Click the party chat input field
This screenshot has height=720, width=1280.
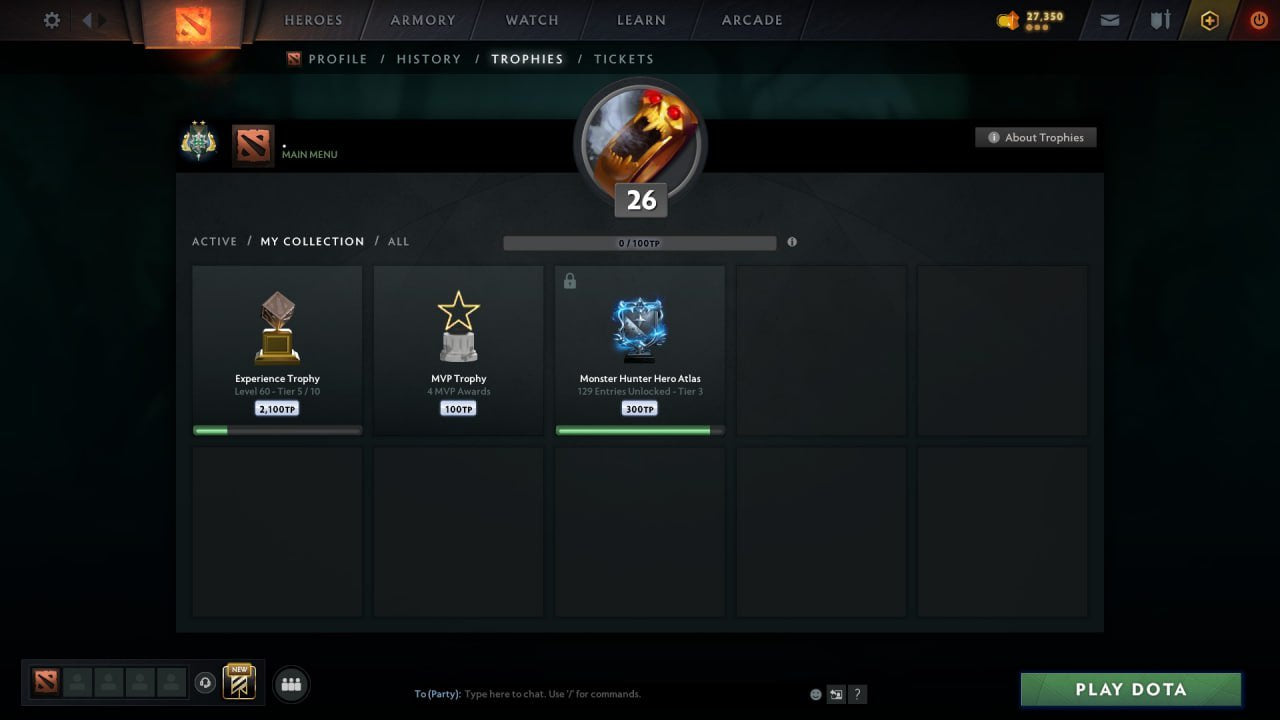(560, 693)
